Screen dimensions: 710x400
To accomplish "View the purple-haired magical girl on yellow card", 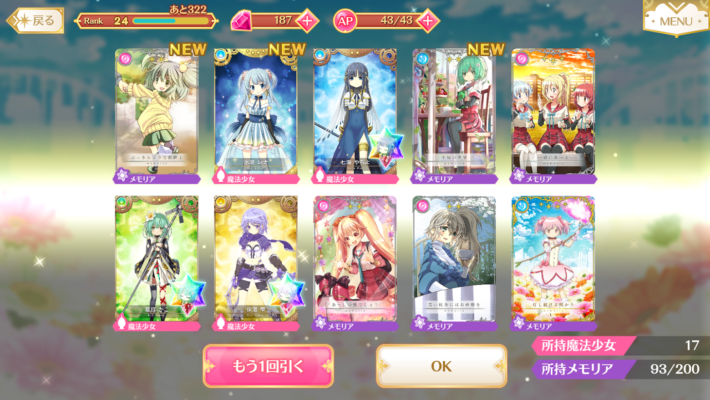I will pos(255,260).
